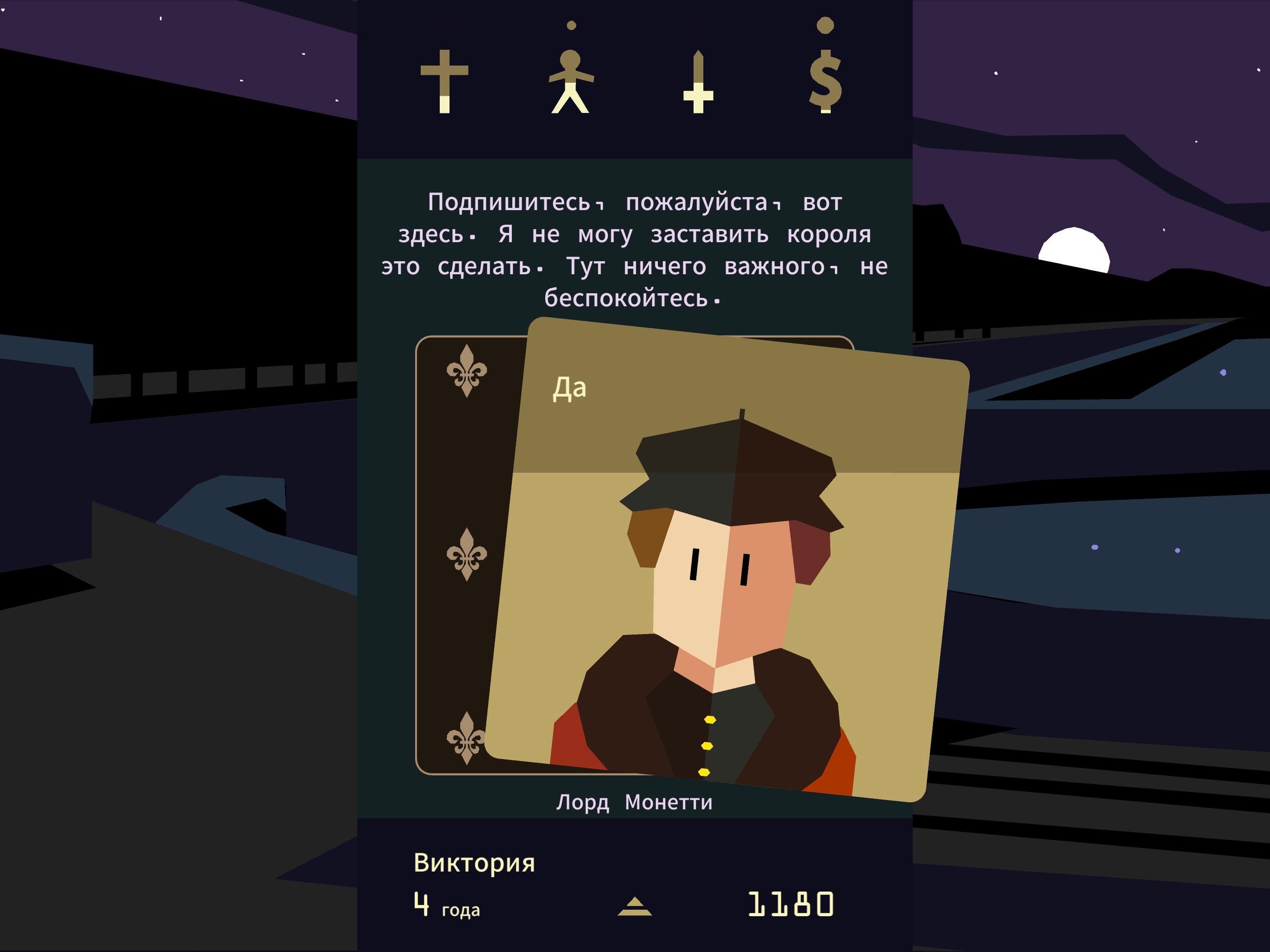Tap the dot above the dollar sign

click(825, 26)
